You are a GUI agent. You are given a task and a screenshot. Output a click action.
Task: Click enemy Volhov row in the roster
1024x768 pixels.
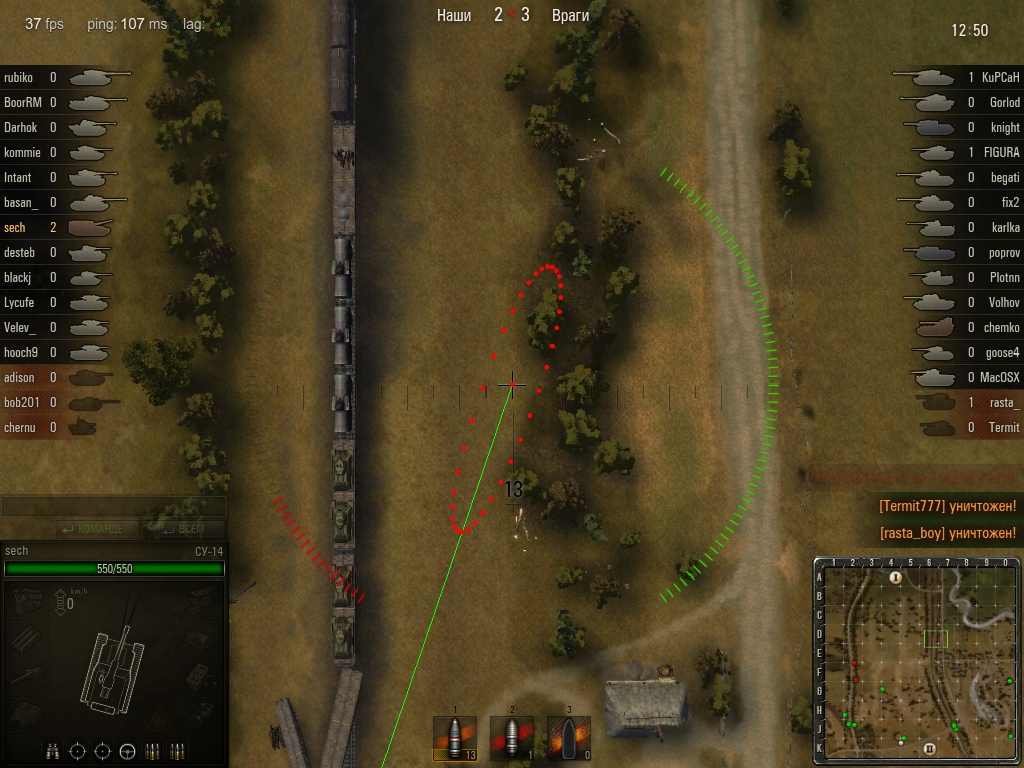[960, 302]
